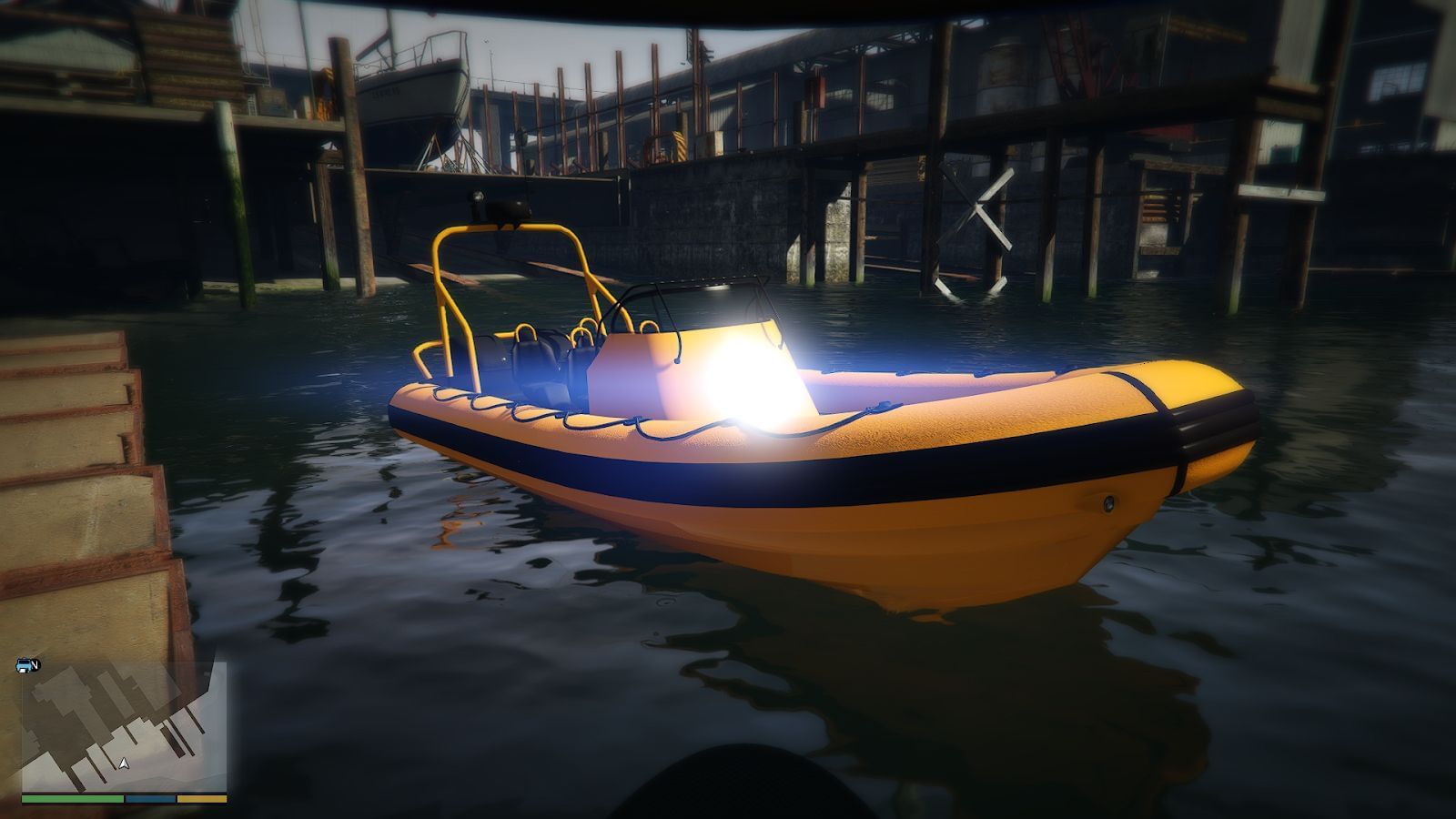Click the engine mounted on the roll bar
The image size is (1456, 819).
(x=499, y=207)
